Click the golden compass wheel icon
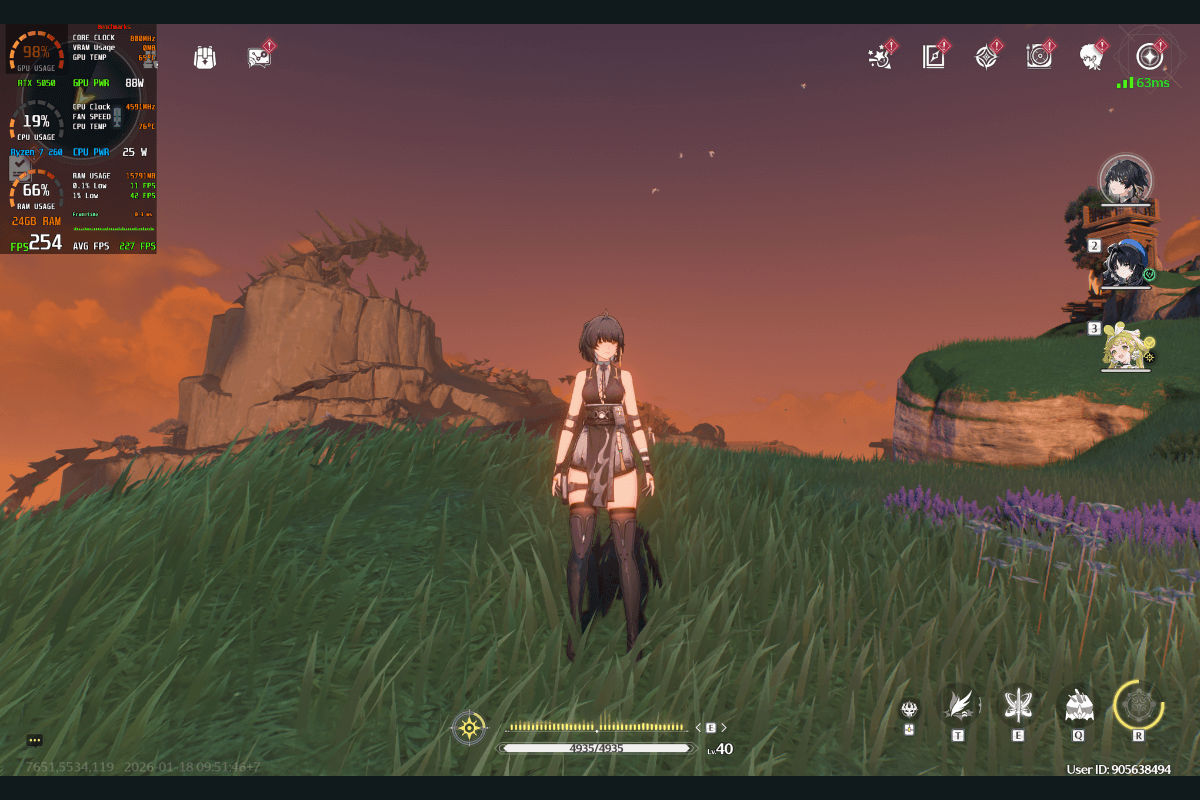The image size is (1200, 800). [469, 727]
